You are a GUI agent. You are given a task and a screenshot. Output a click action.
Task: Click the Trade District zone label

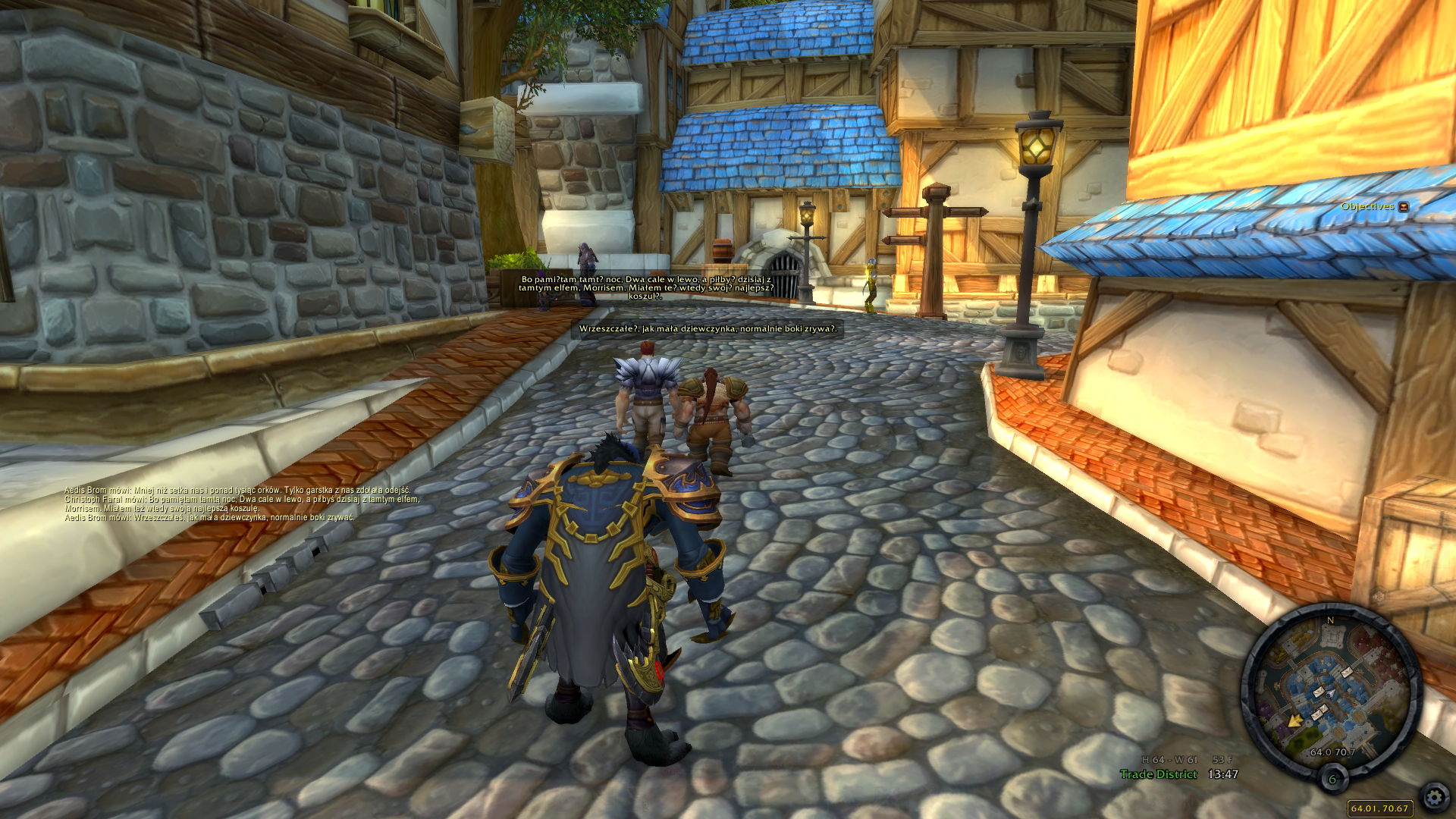pyautogui.click(x=1158, y=774)
